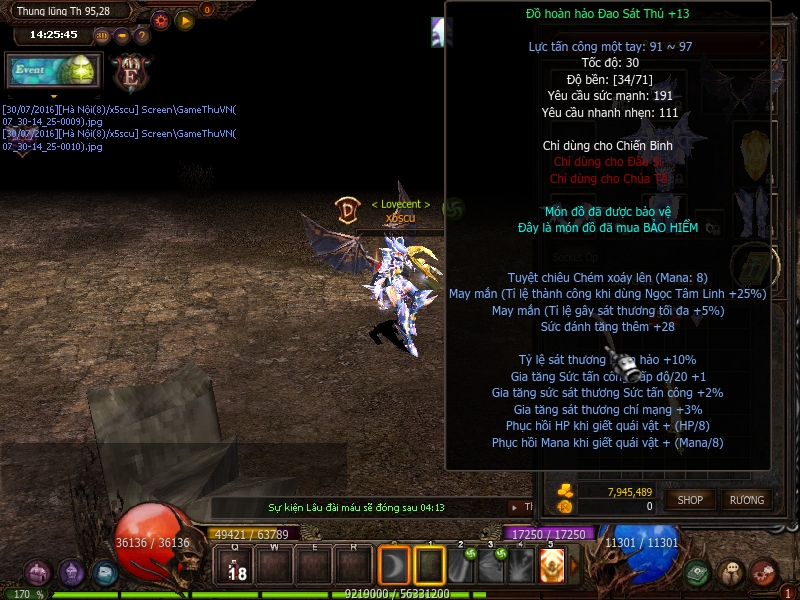Toggle the 3D camera button
The image size is (800, 600).
[102, 35]
